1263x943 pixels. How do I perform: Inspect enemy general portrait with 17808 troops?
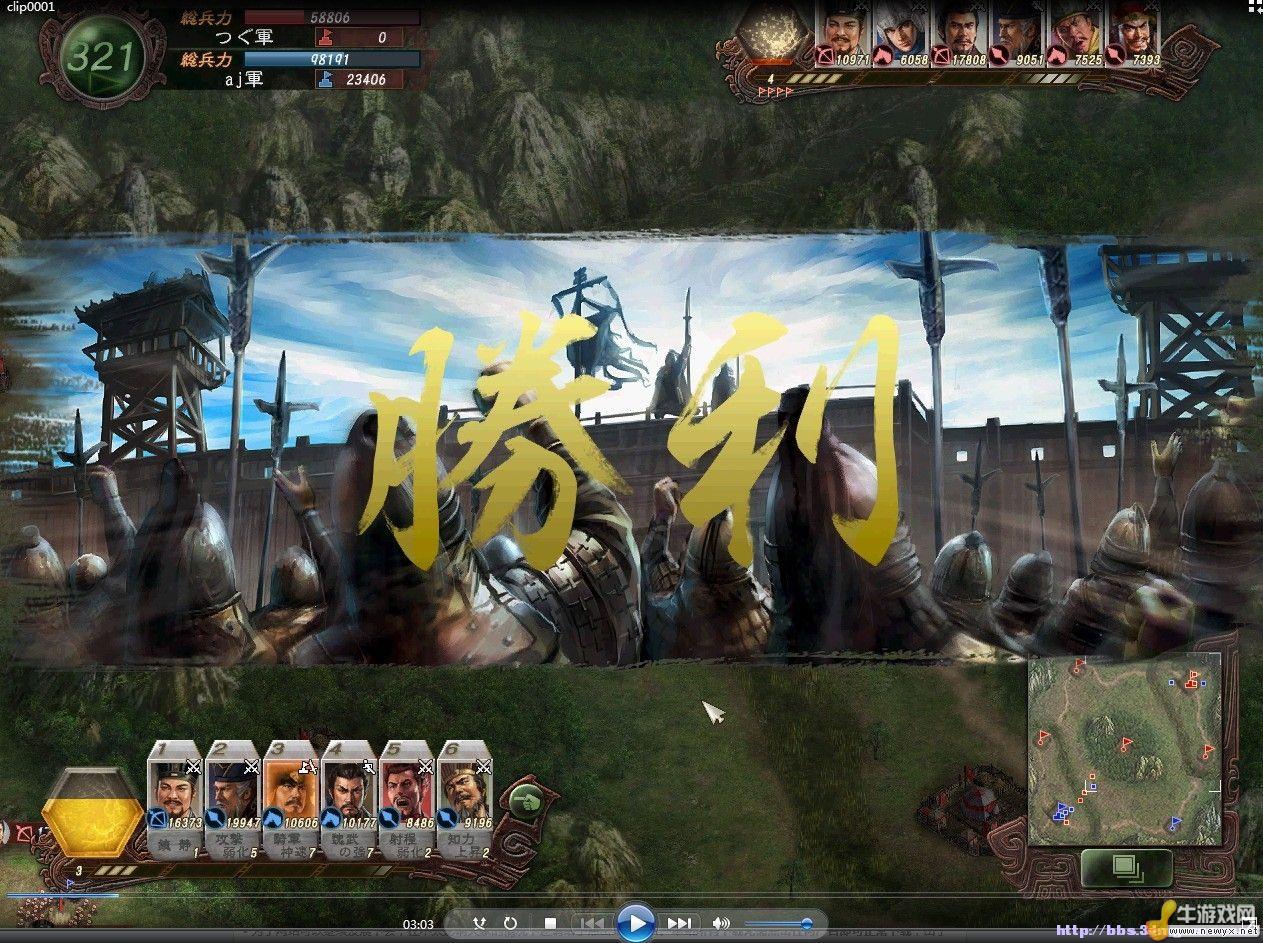click(x=961, y=34)
